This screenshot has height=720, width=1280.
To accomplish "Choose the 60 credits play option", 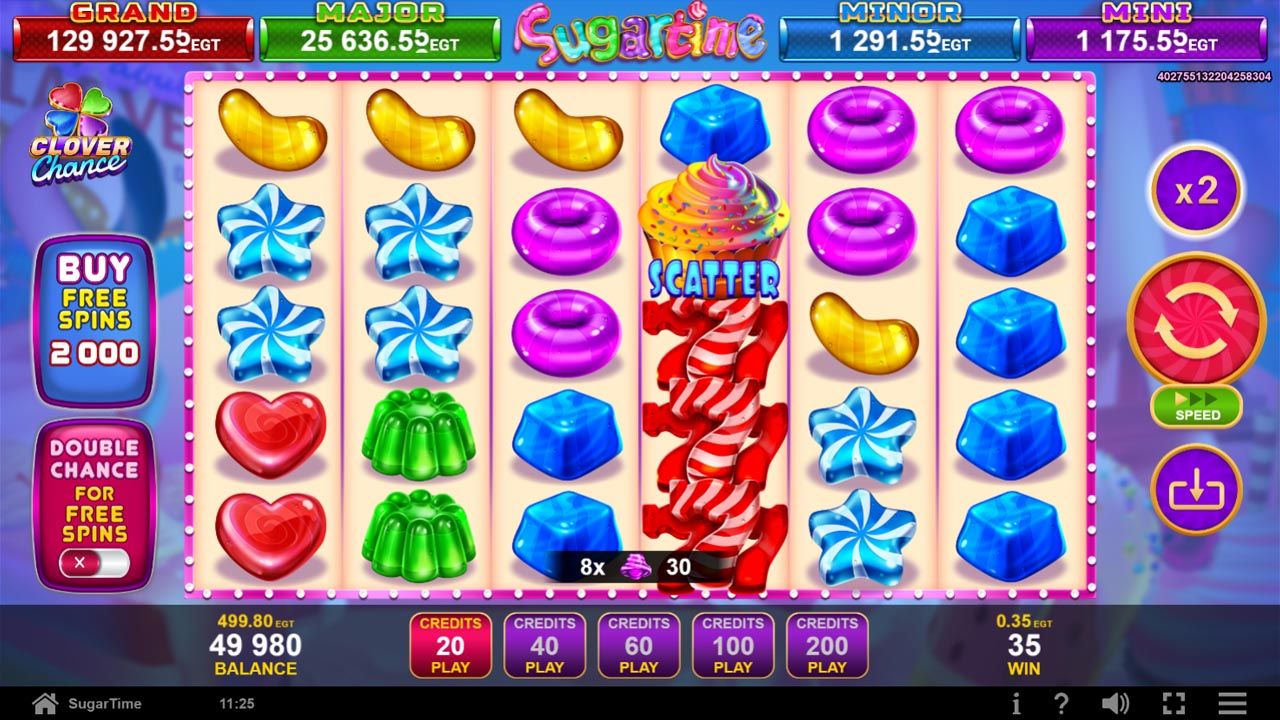I will tap(639, 645).
